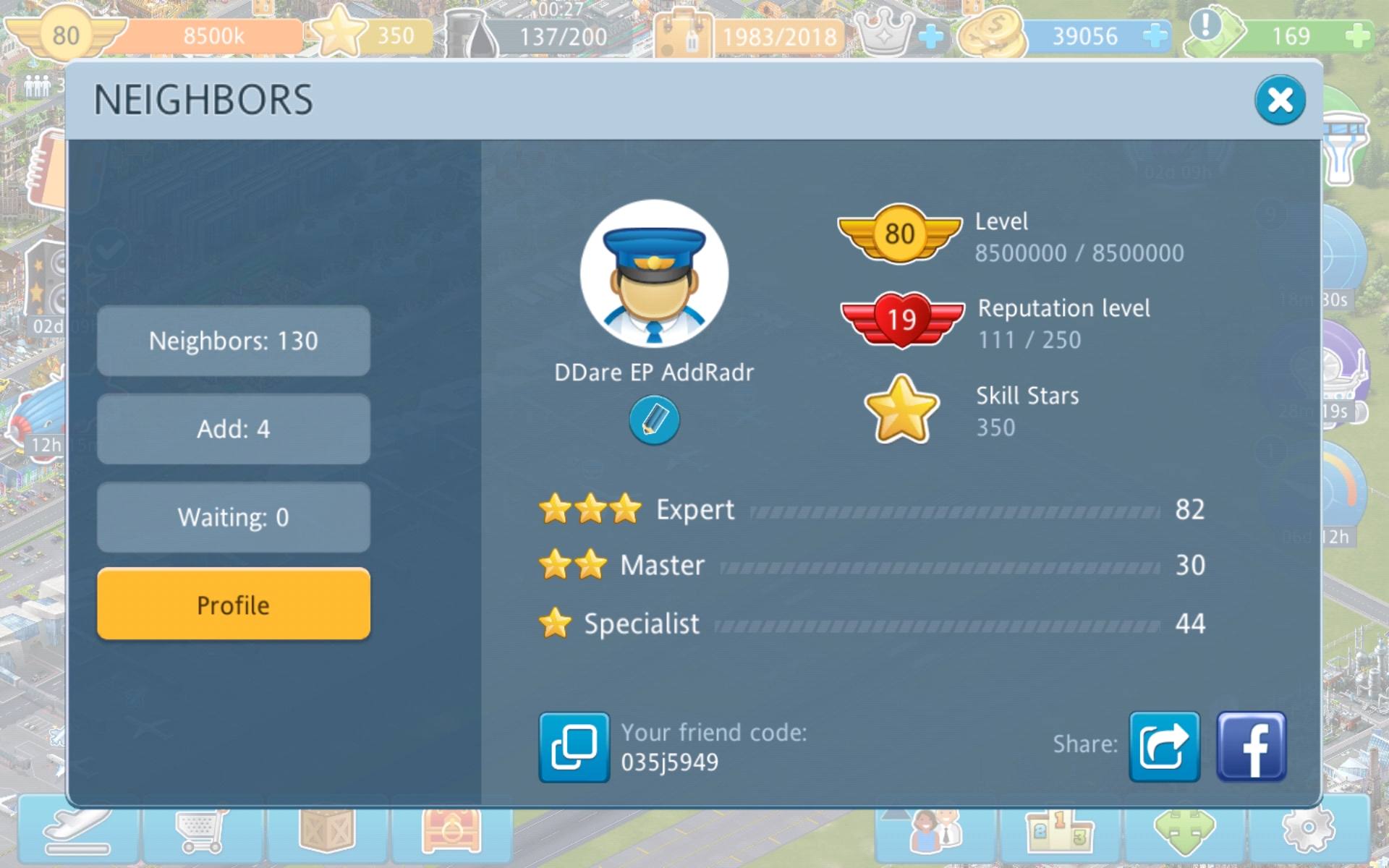Open the shopping cart store
The height and width of the screenshot is (868, 1389).
tap(203, 830)
